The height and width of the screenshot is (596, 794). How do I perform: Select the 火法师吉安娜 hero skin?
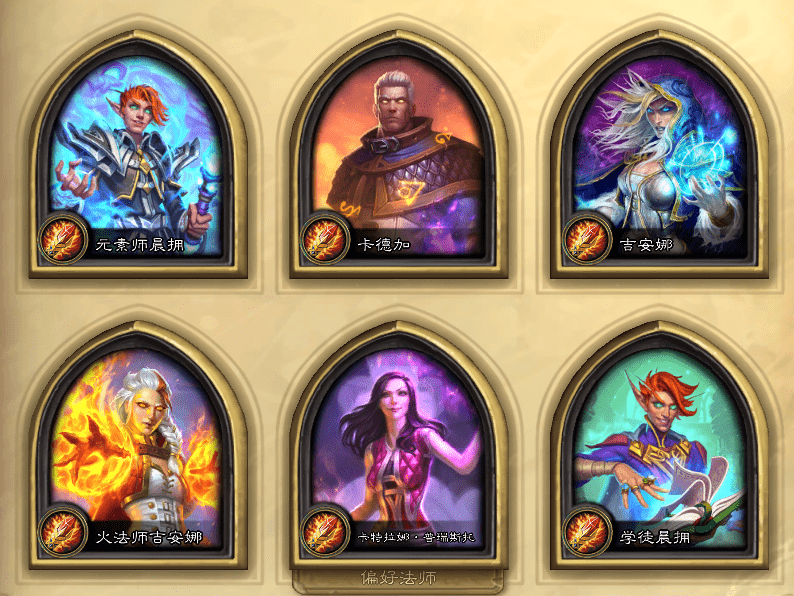[x=137, y=443]
